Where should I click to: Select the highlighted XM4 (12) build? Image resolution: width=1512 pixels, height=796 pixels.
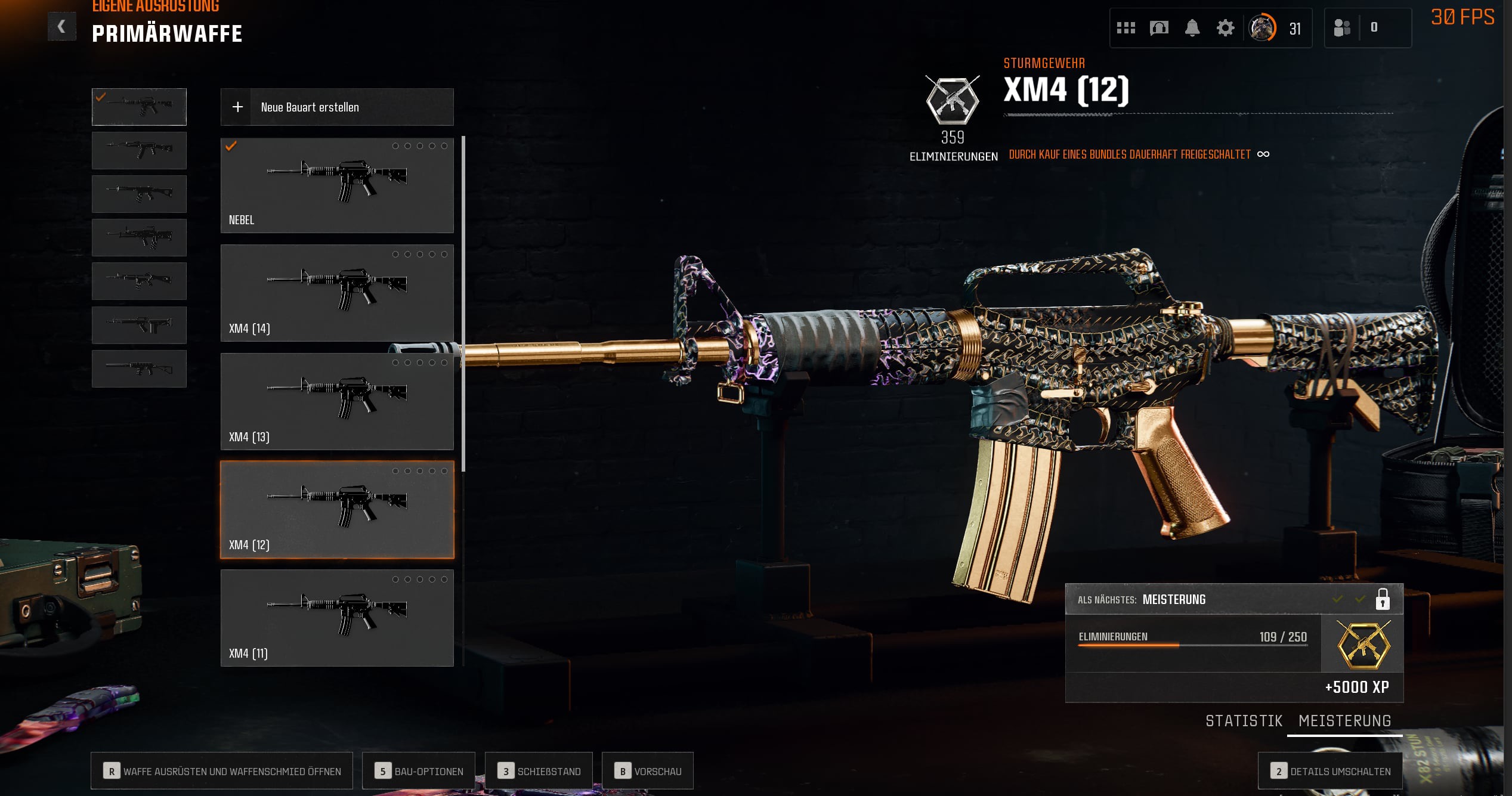pos(337,510)
